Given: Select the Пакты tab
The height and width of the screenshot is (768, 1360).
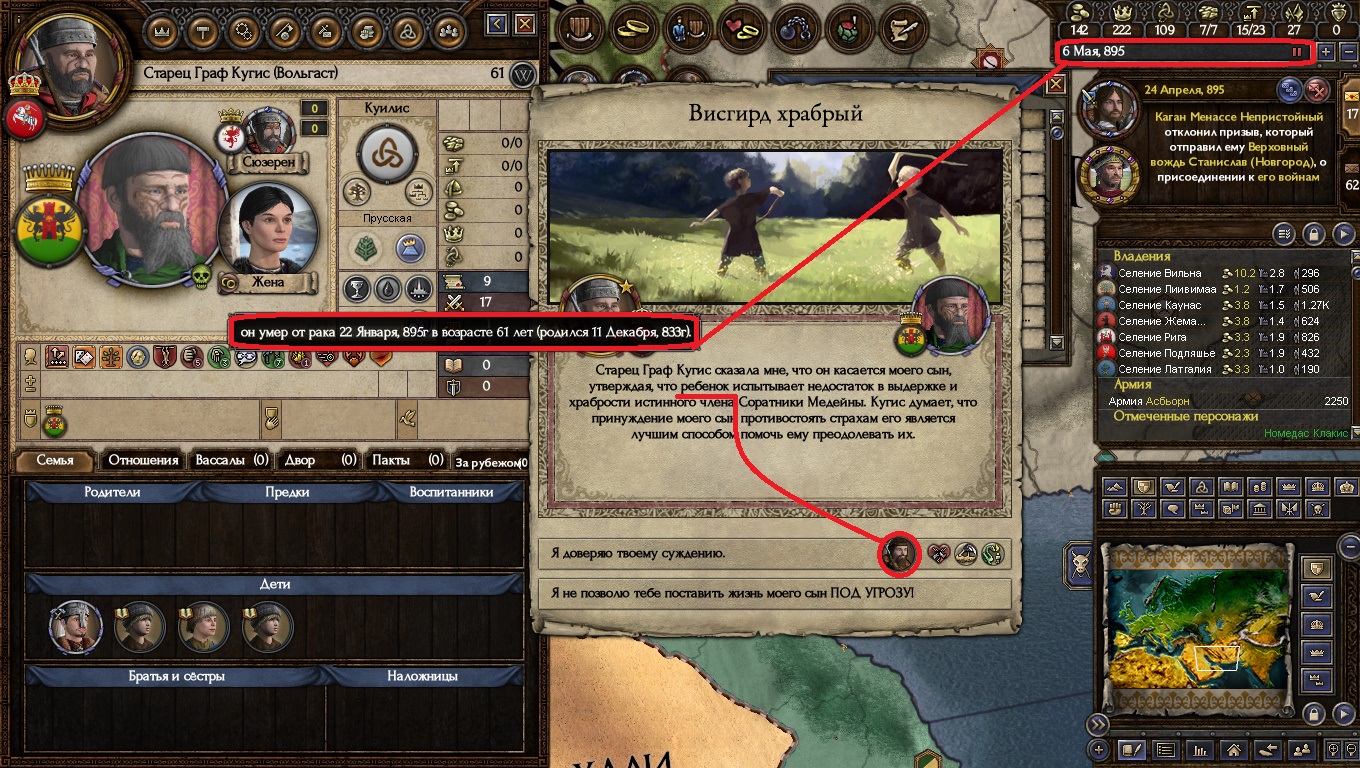Looking at the screenshot, I should point(406,460).
